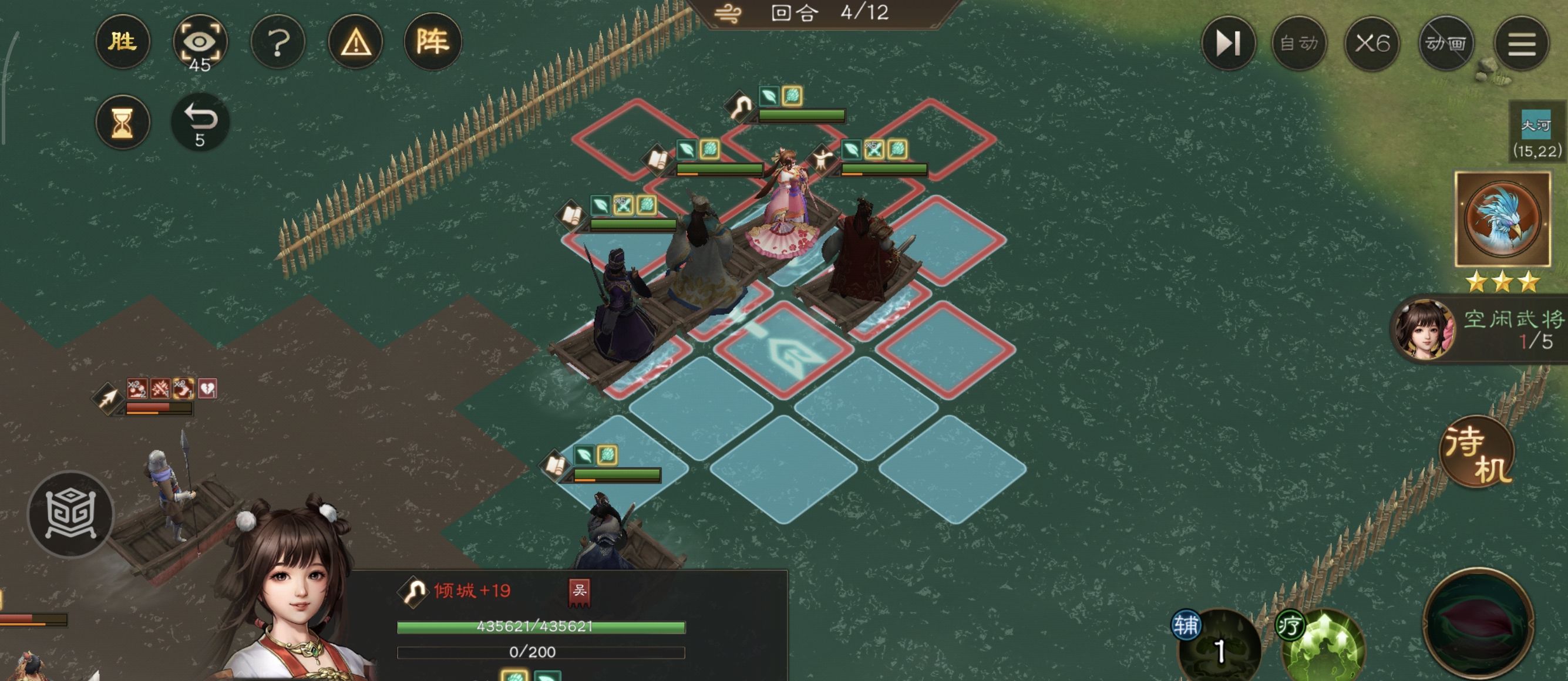Screen dimensions: 1568x681
Task: Open the hamburger main menu
Action: pyautogui.click(x=1521, y=43)
